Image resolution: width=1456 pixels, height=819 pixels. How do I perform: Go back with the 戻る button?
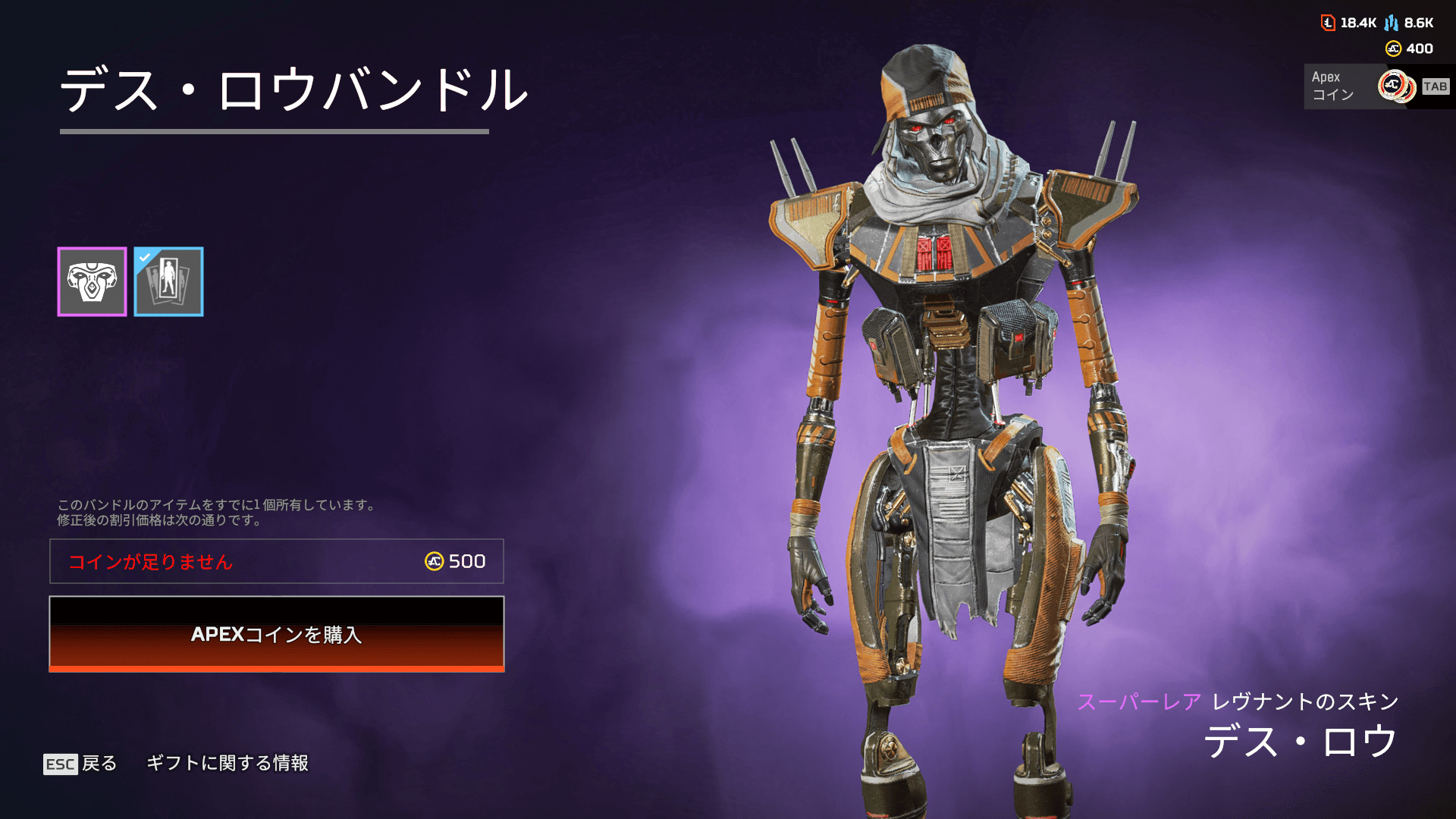pos(80,764)
